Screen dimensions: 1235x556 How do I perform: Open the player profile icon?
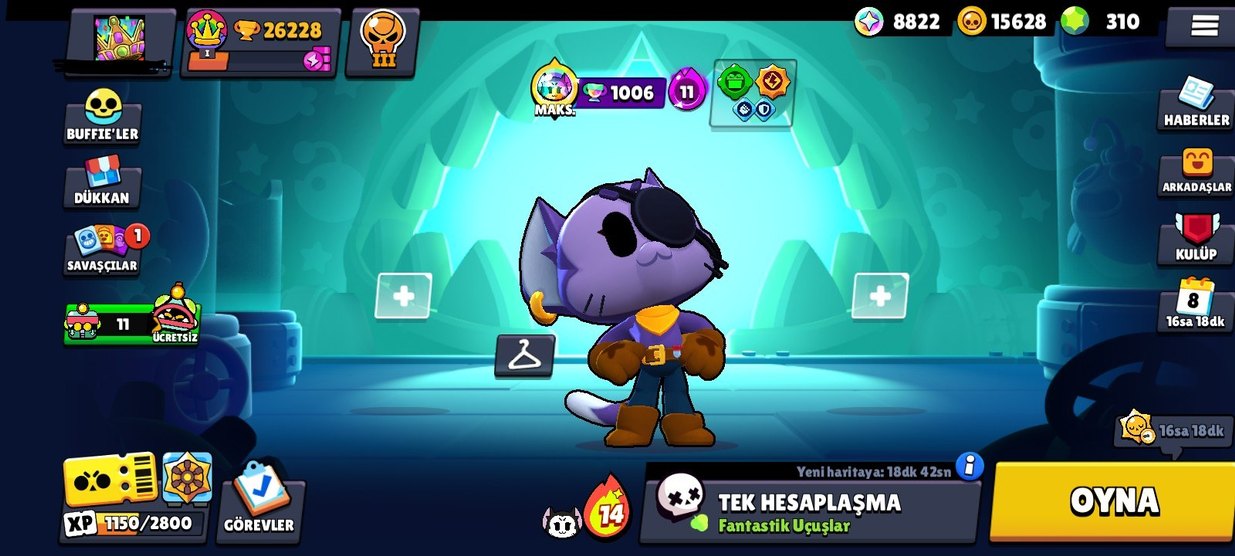pos(120,39)
